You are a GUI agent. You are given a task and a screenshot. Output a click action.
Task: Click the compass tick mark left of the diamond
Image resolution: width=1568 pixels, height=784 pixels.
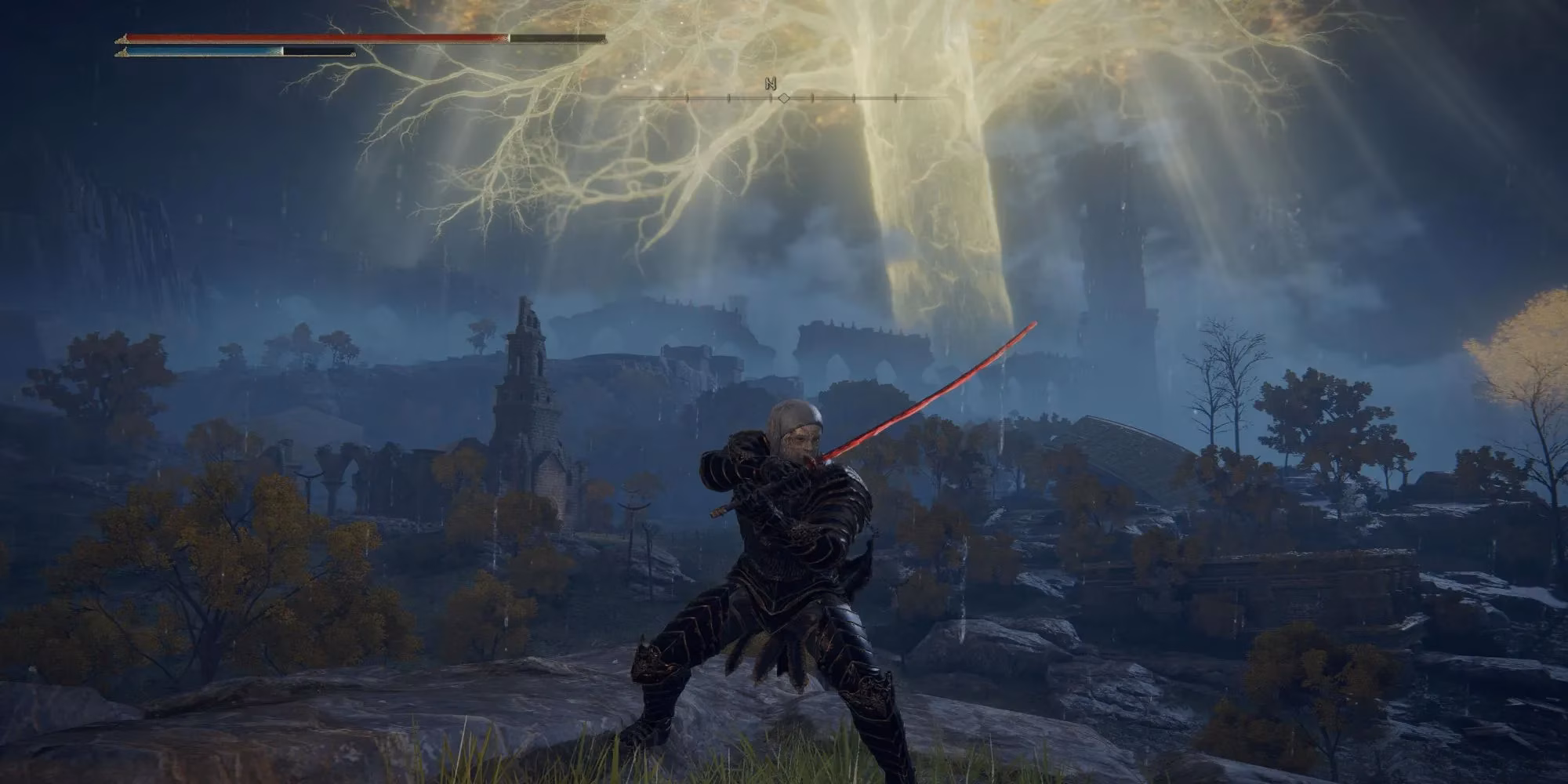tap(771, 98)
